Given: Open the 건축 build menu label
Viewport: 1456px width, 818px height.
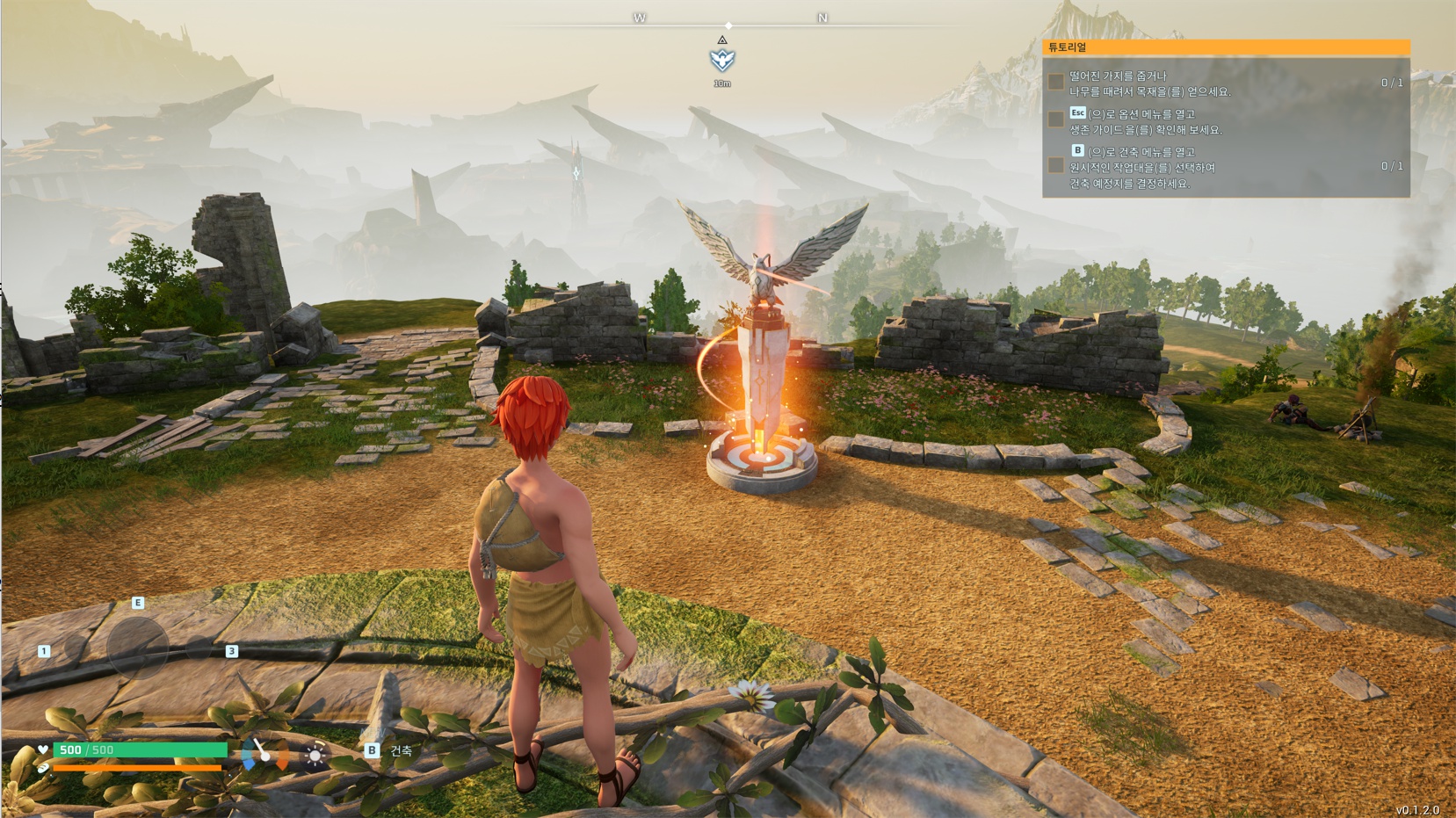Looking at the screenshot, I should pyautogui.click(x=401, y=751).
